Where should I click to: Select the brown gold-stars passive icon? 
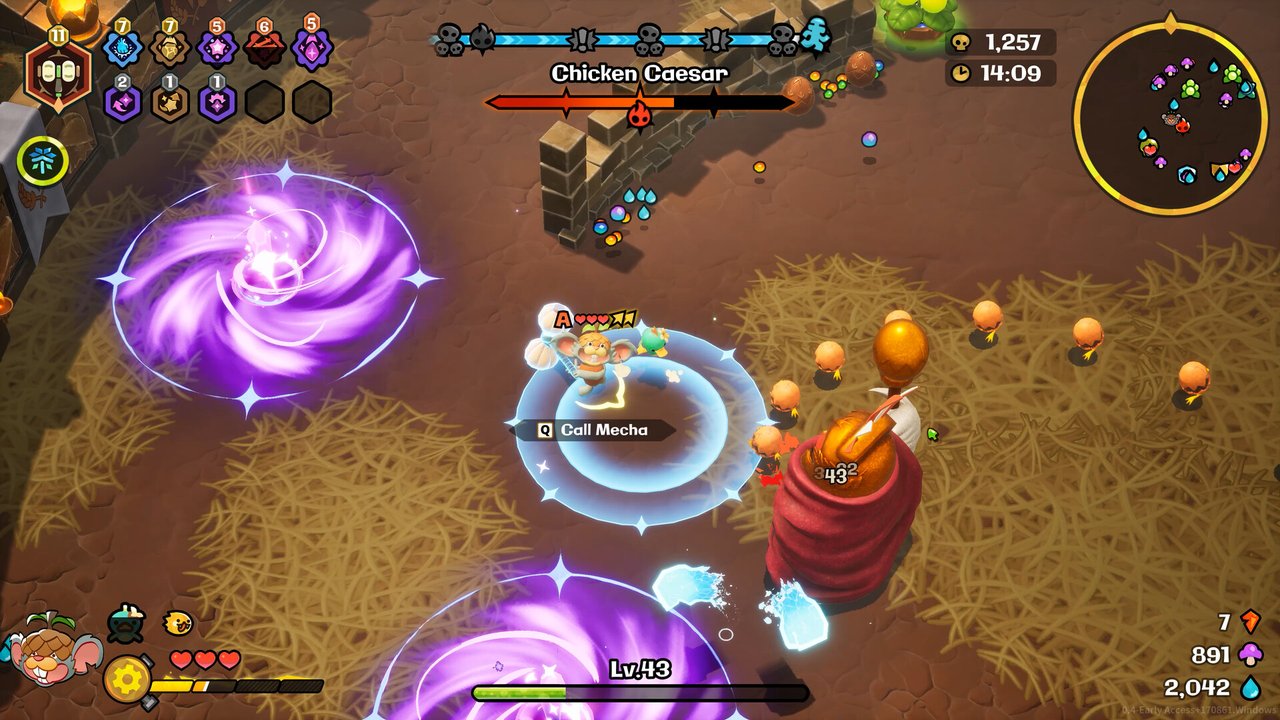tap(170, 102)
